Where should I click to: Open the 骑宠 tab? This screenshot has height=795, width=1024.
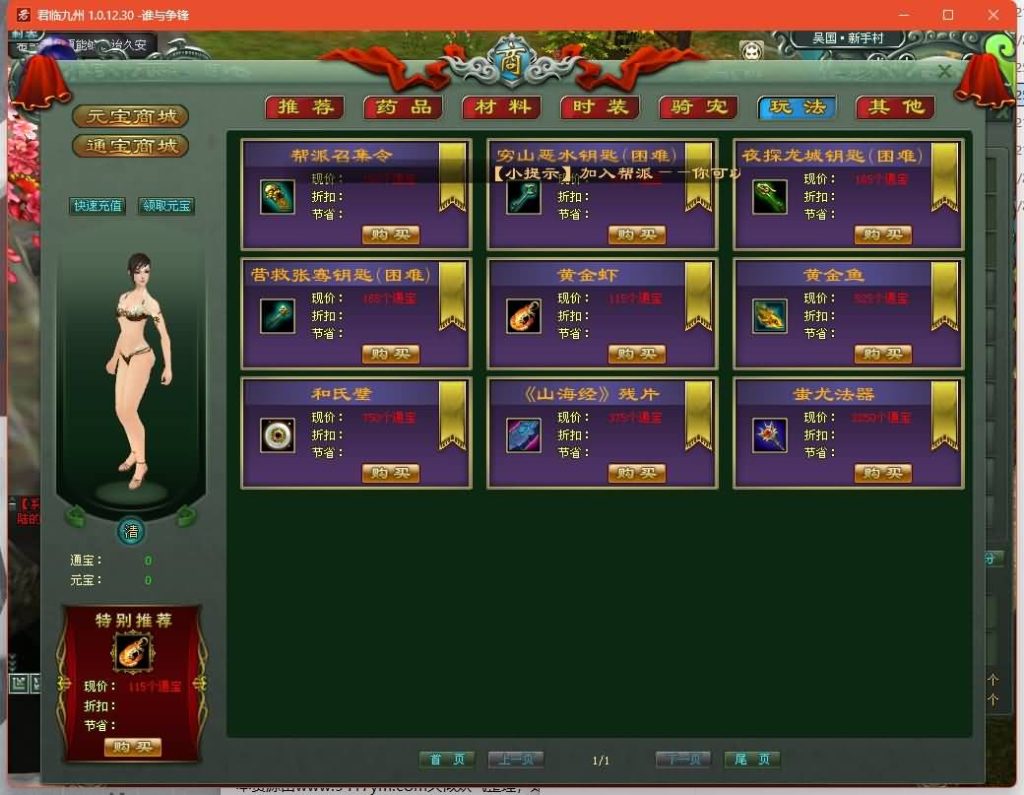(698, 107)
